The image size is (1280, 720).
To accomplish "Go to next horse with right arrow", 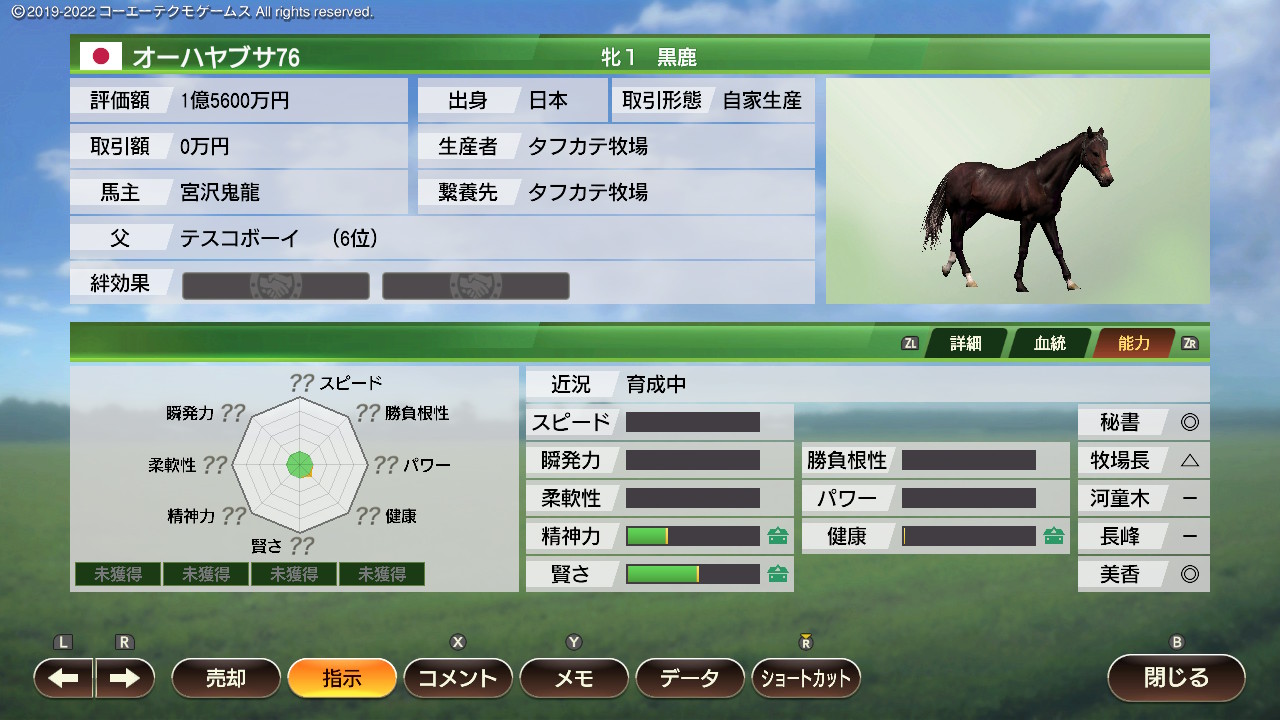I will 125,678.
